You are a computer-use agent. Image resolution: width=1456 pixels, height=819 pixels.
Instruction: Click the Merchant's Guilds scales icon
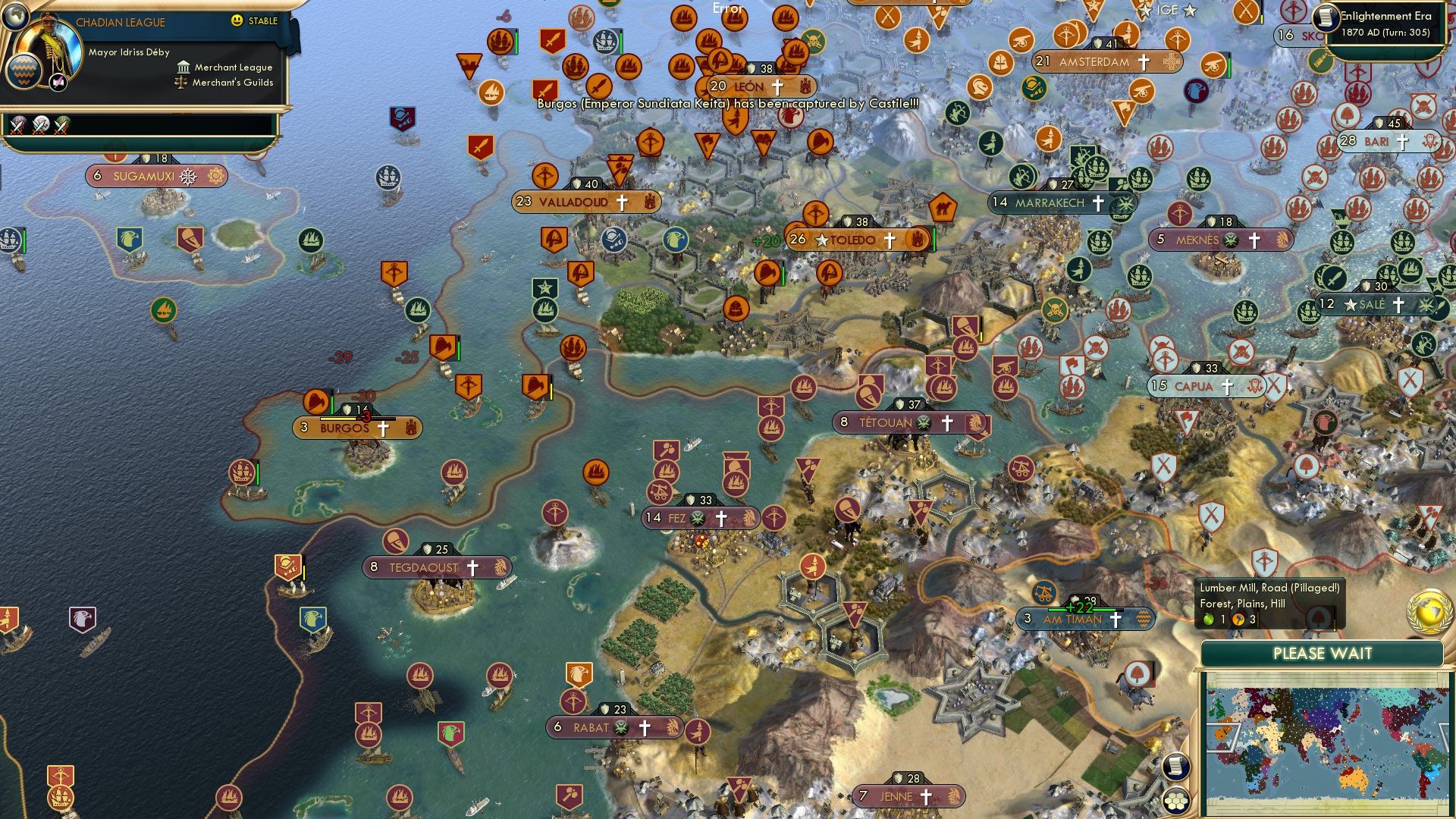tap(180, 83)
